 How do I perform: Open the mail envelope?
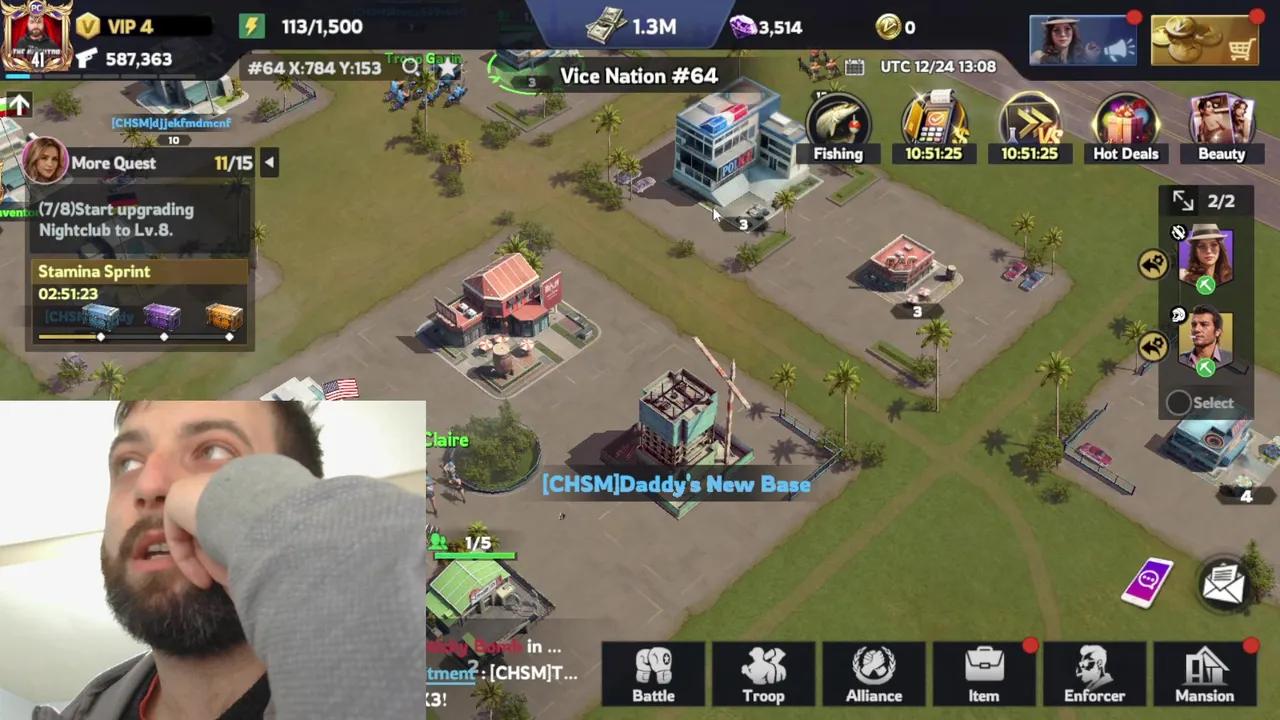(x=1223, y=585)
